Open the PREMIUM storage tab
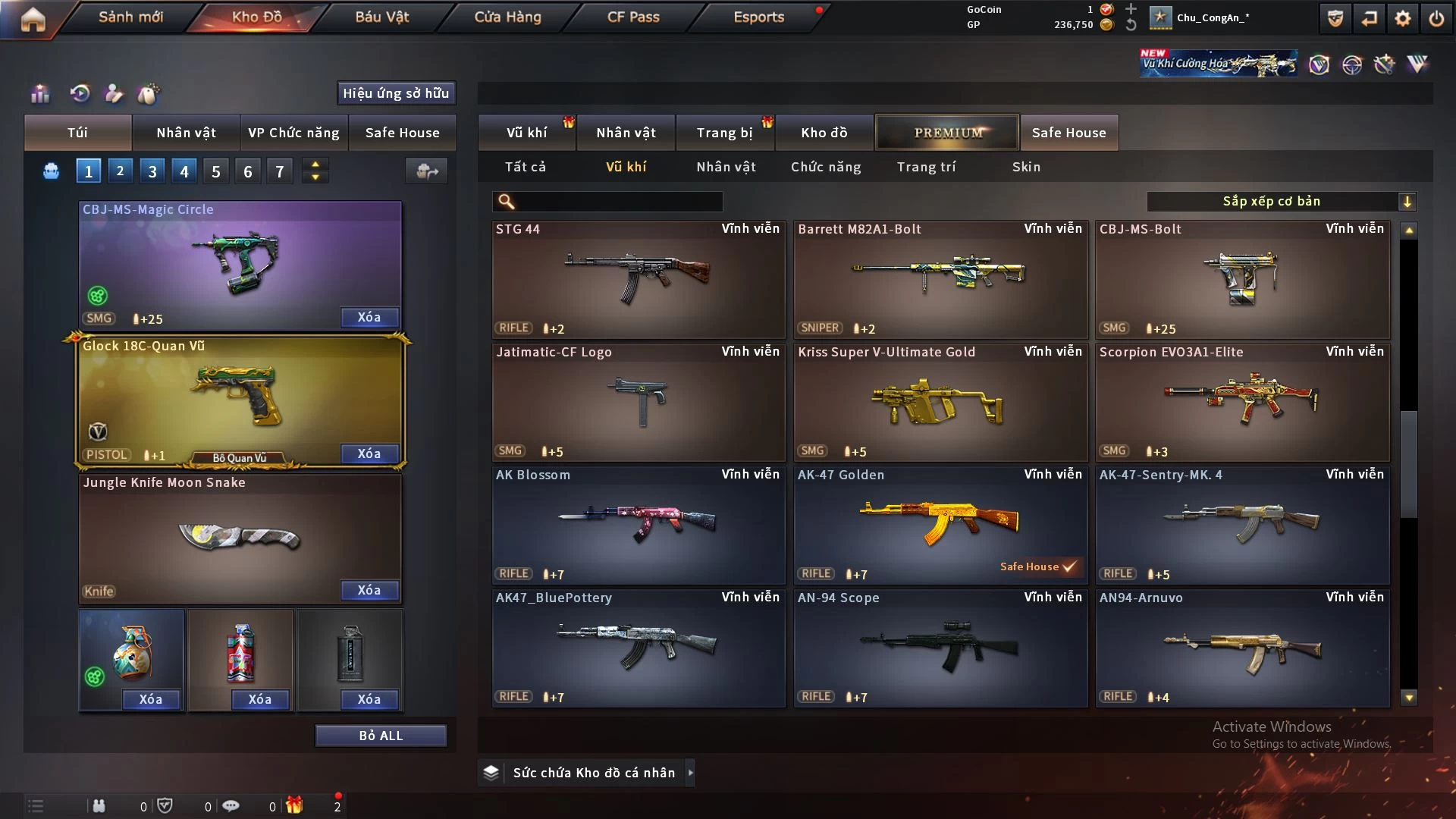 pyautogui.click(x=947, y=133)
